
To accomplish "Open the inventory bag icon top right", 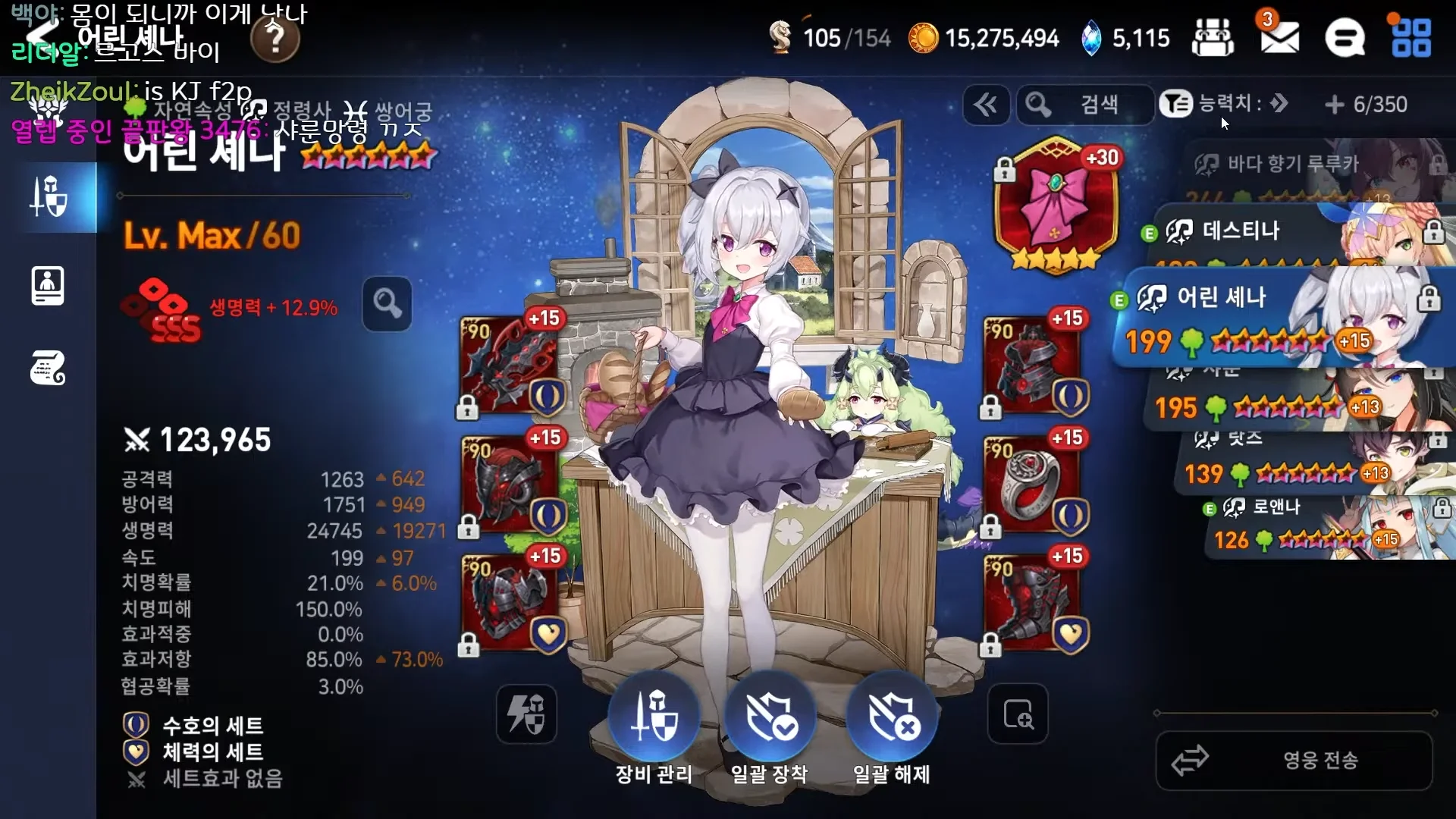I will coord(1213,38).
